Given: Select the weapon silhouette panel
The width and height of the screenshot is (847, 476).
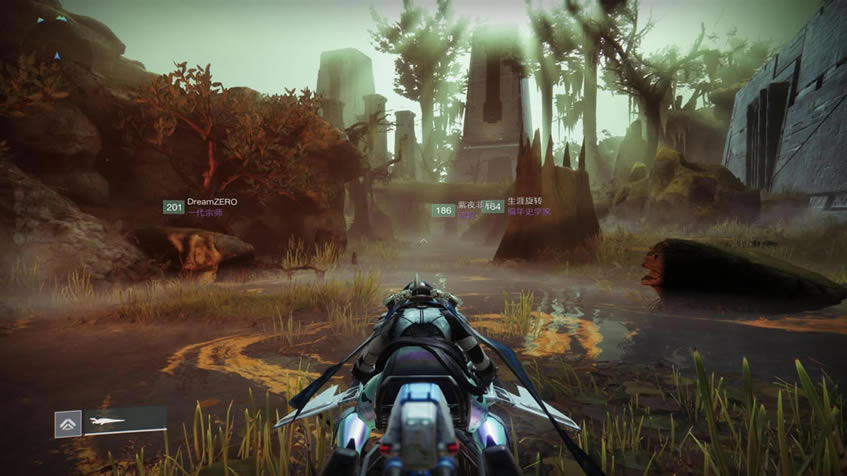Looking at the screenshot, I should (125, 421).
